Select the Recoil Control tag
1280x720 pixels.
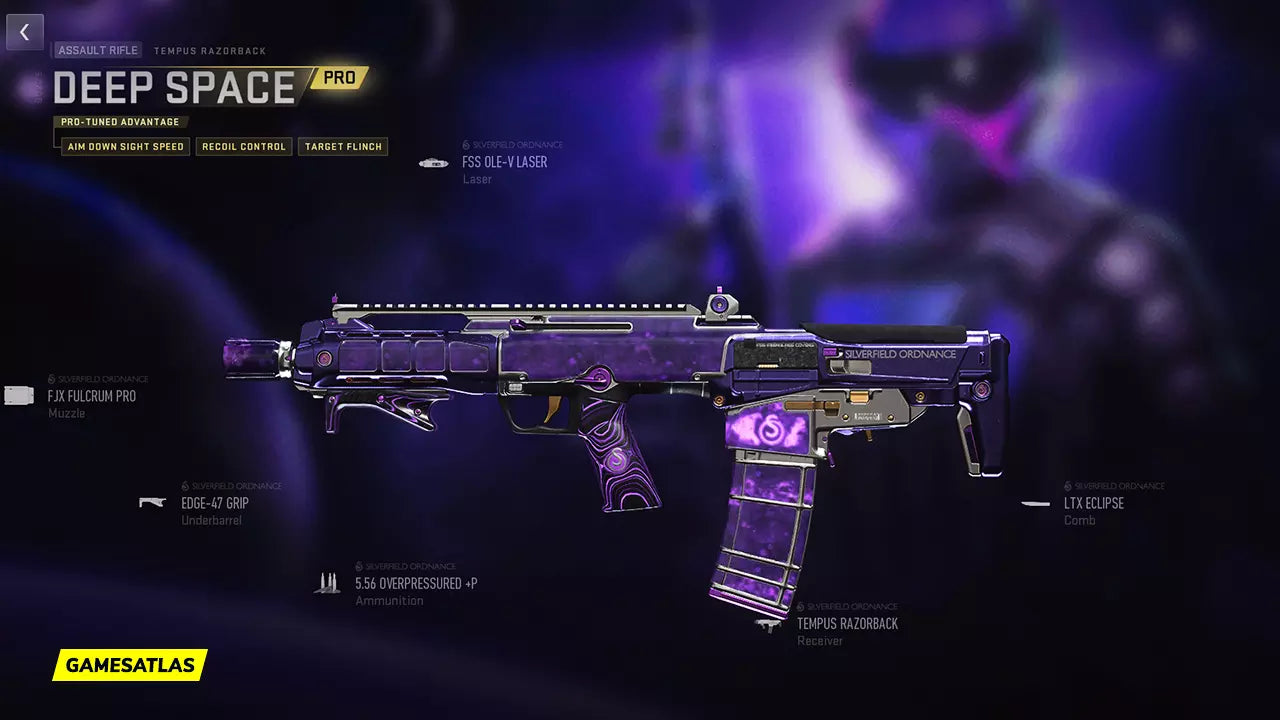point(244,146)
